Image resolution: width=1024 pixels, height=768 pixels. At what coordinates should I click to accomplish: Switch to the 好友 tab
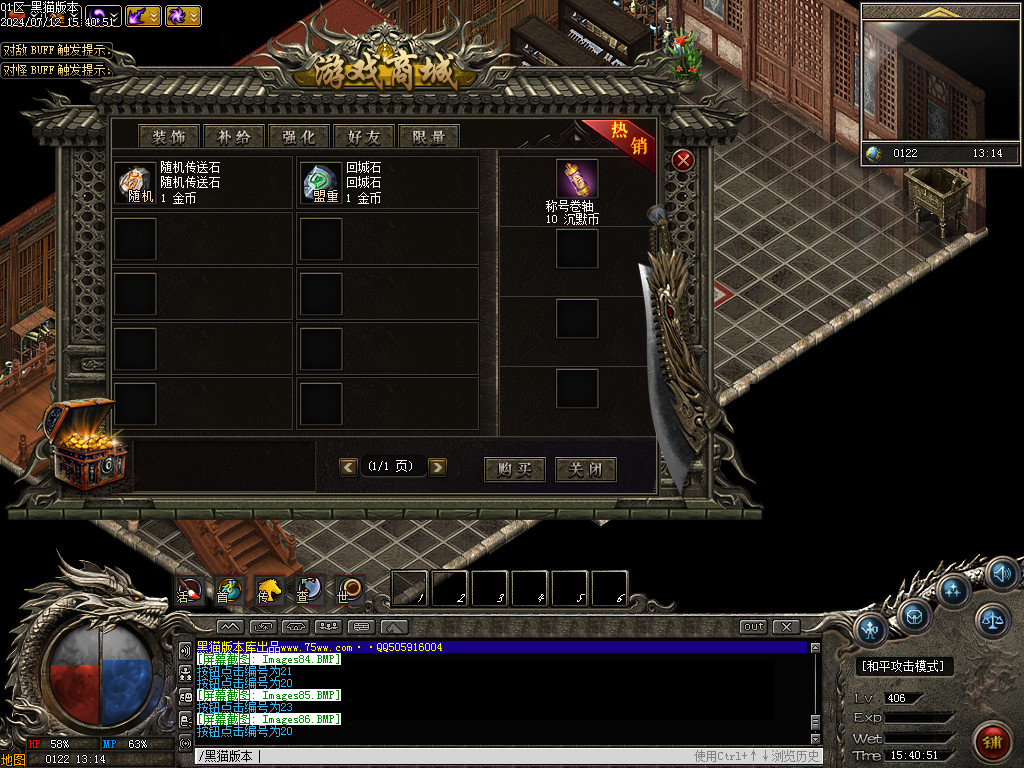point(364,137)
